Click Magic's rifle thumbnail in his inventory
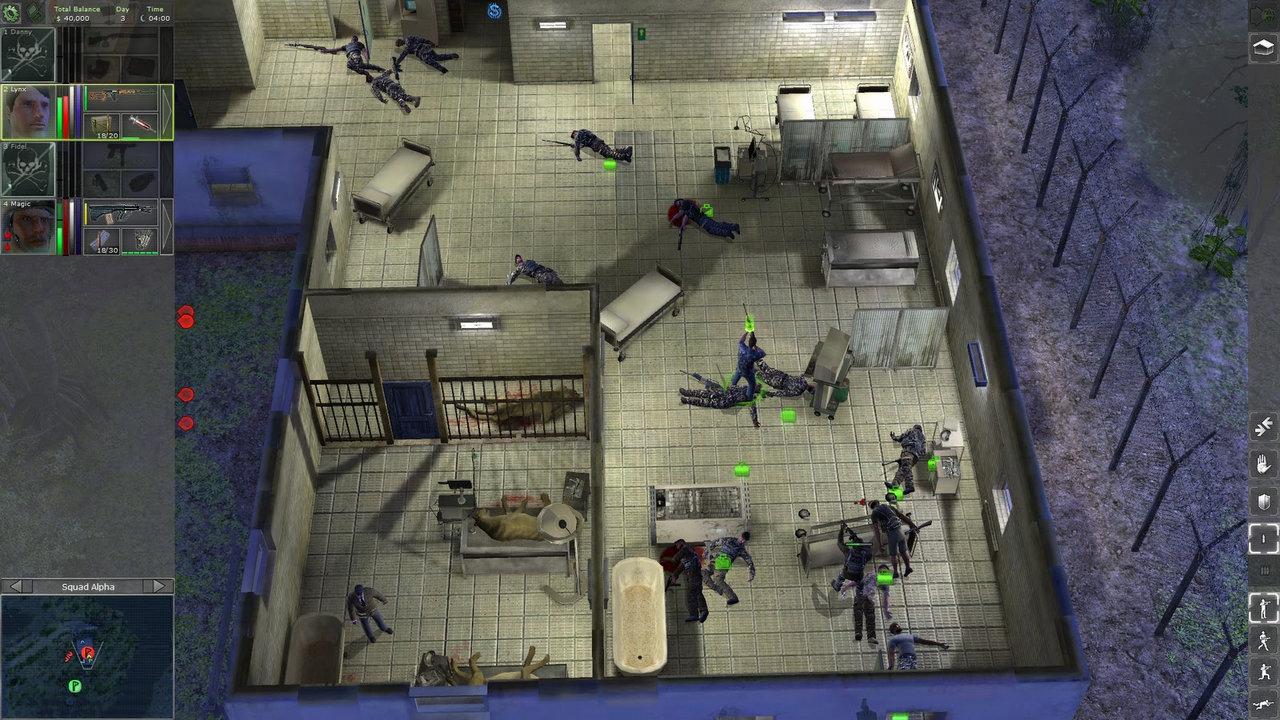 [120, 213]
